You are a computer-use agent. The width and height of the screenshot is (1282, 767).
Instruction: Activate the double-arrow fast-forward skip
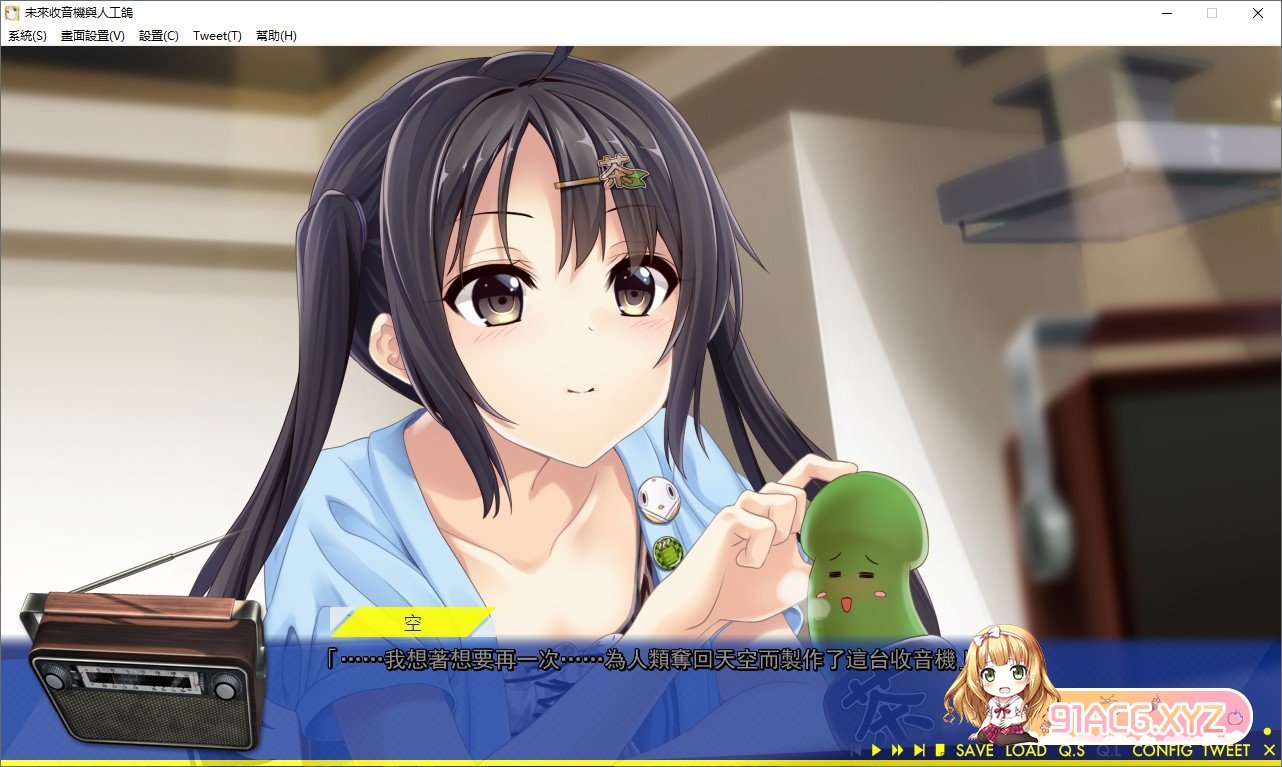(x=898, y=750)
